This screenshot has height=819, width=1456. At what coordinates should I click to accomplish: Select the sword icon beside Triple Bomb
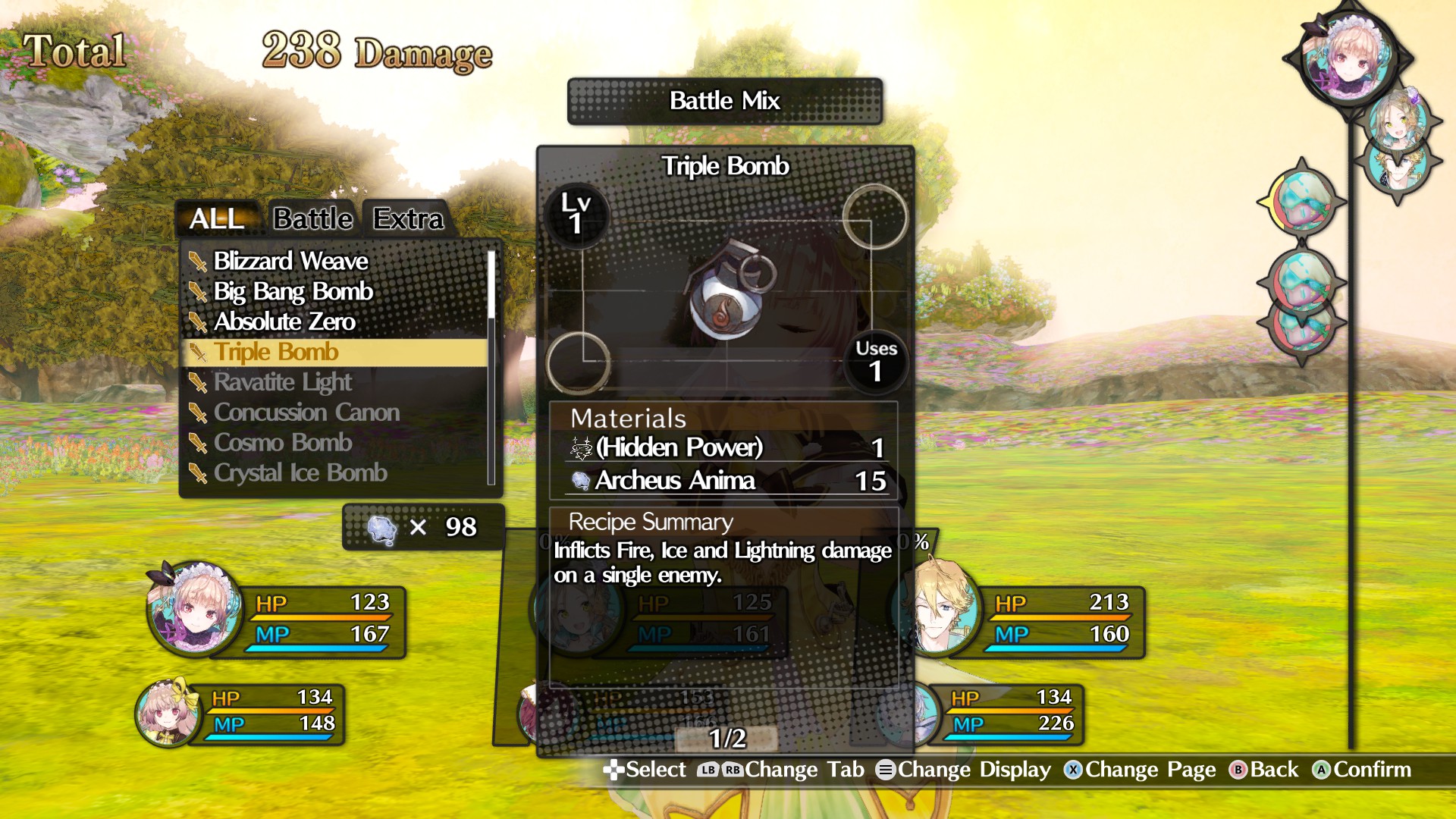199,353
